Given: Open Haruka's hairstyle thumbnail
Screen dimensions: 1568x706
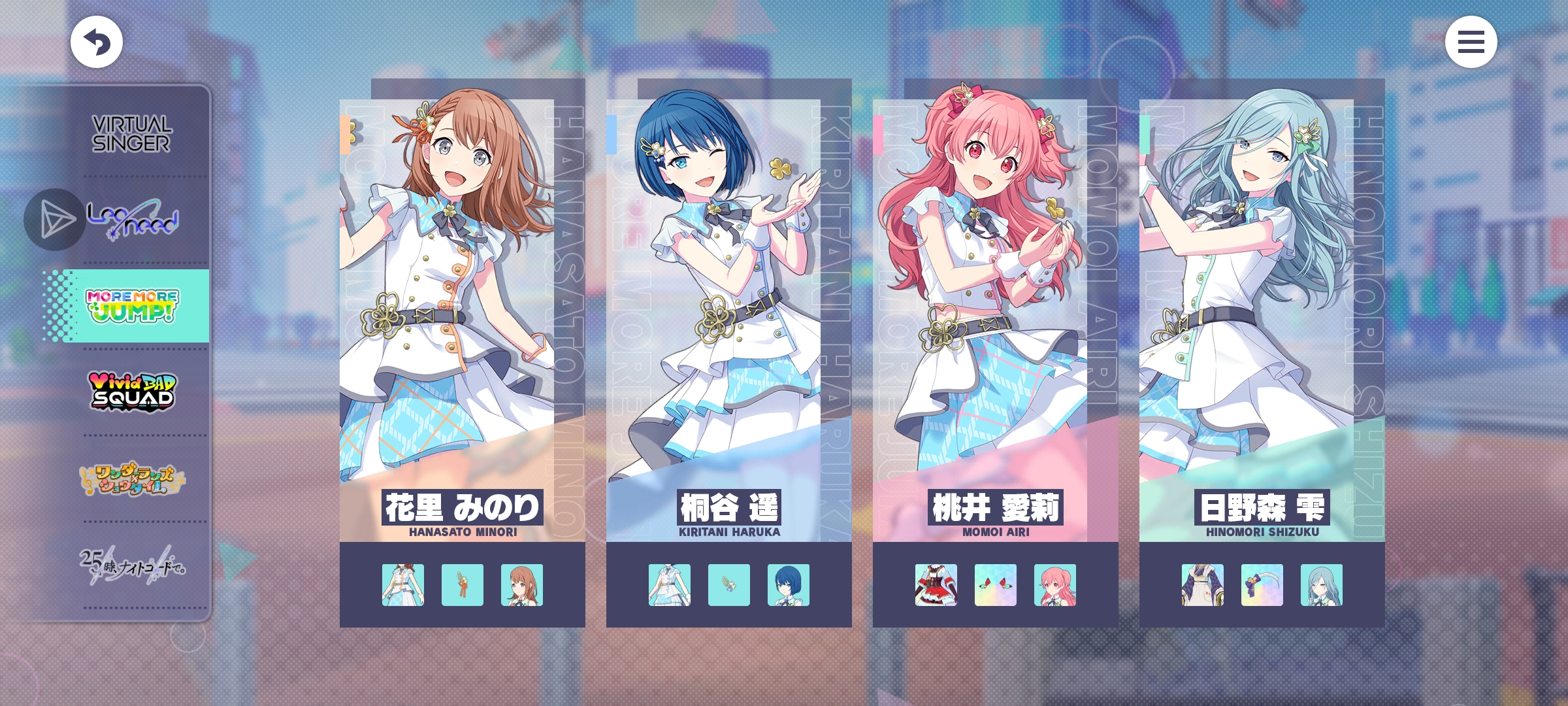Looking at the screenshot, I should coord(789,585).
